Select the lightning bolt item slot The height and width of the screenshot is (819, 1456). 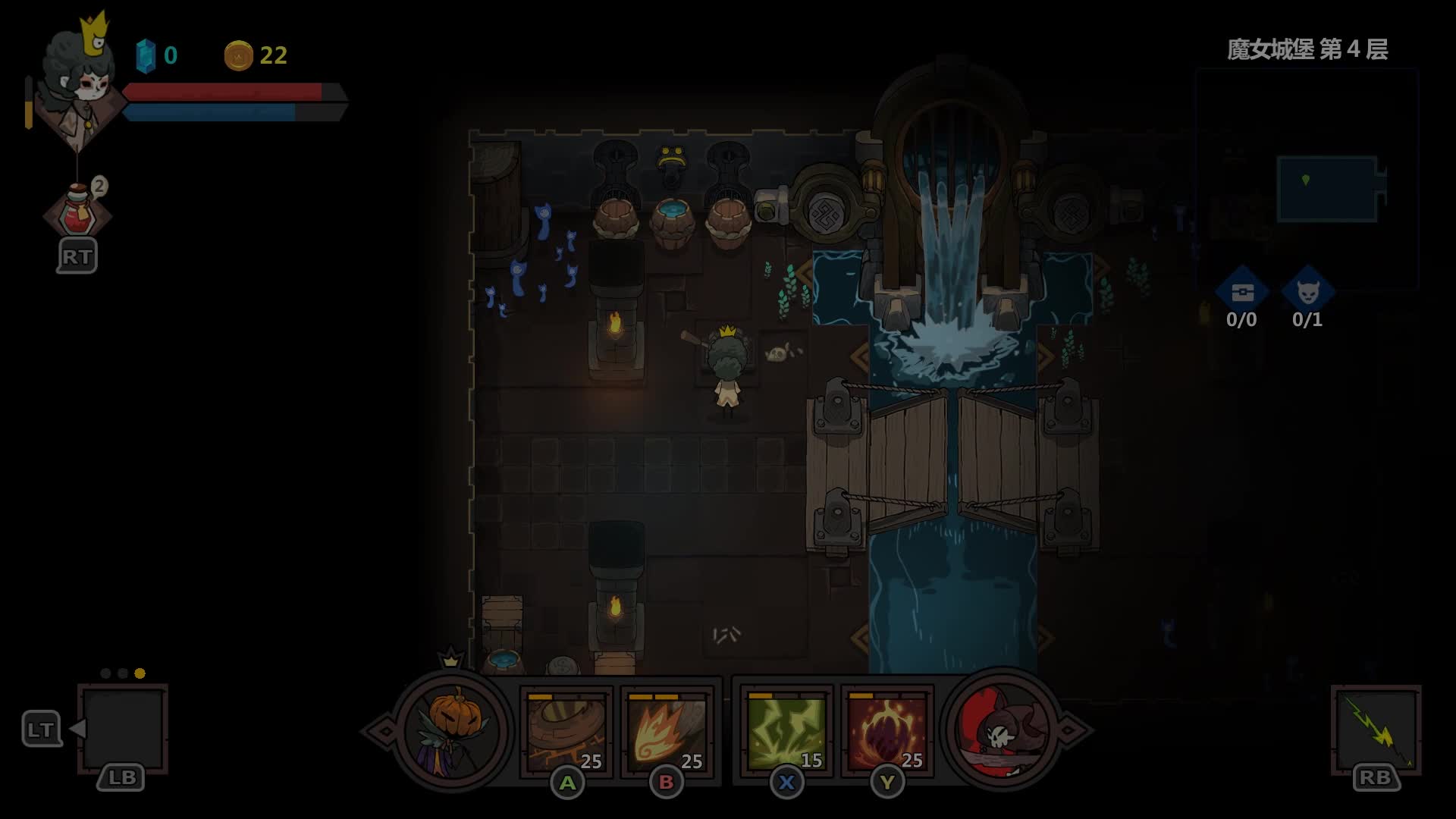click(1376, 730)
